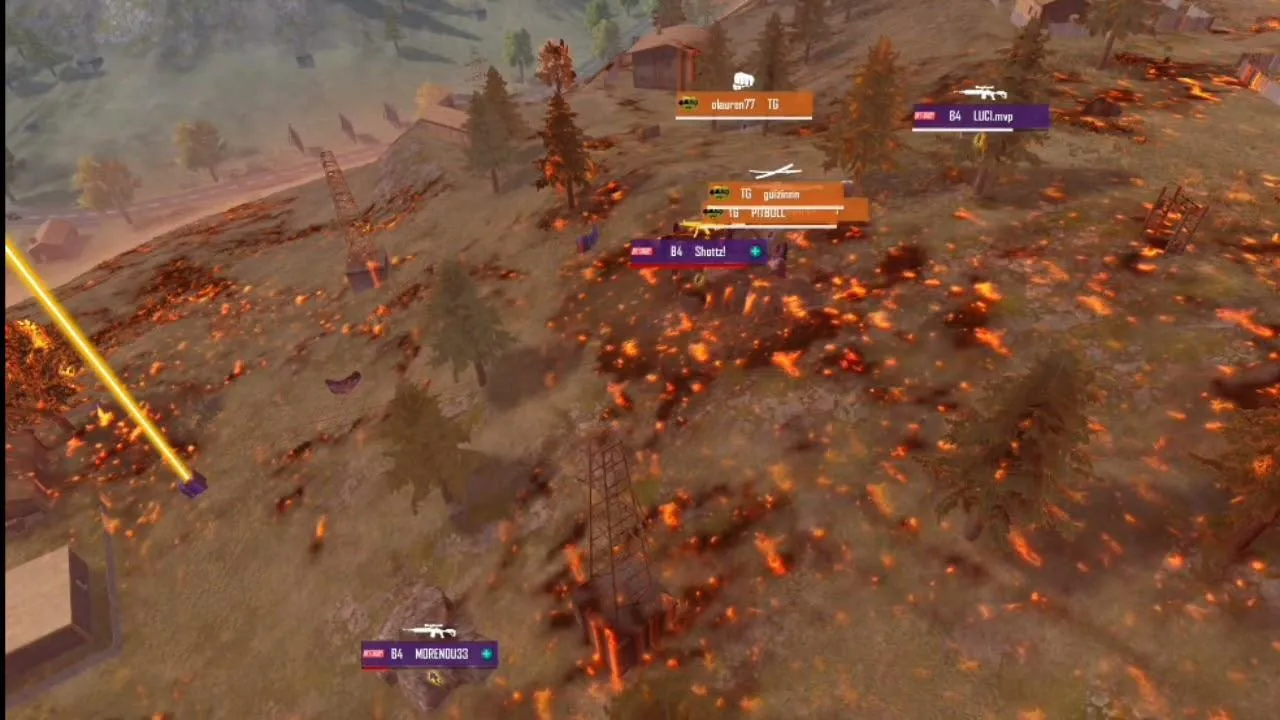Select the yellow SMG icon above Shottz!

coord(701,227)
